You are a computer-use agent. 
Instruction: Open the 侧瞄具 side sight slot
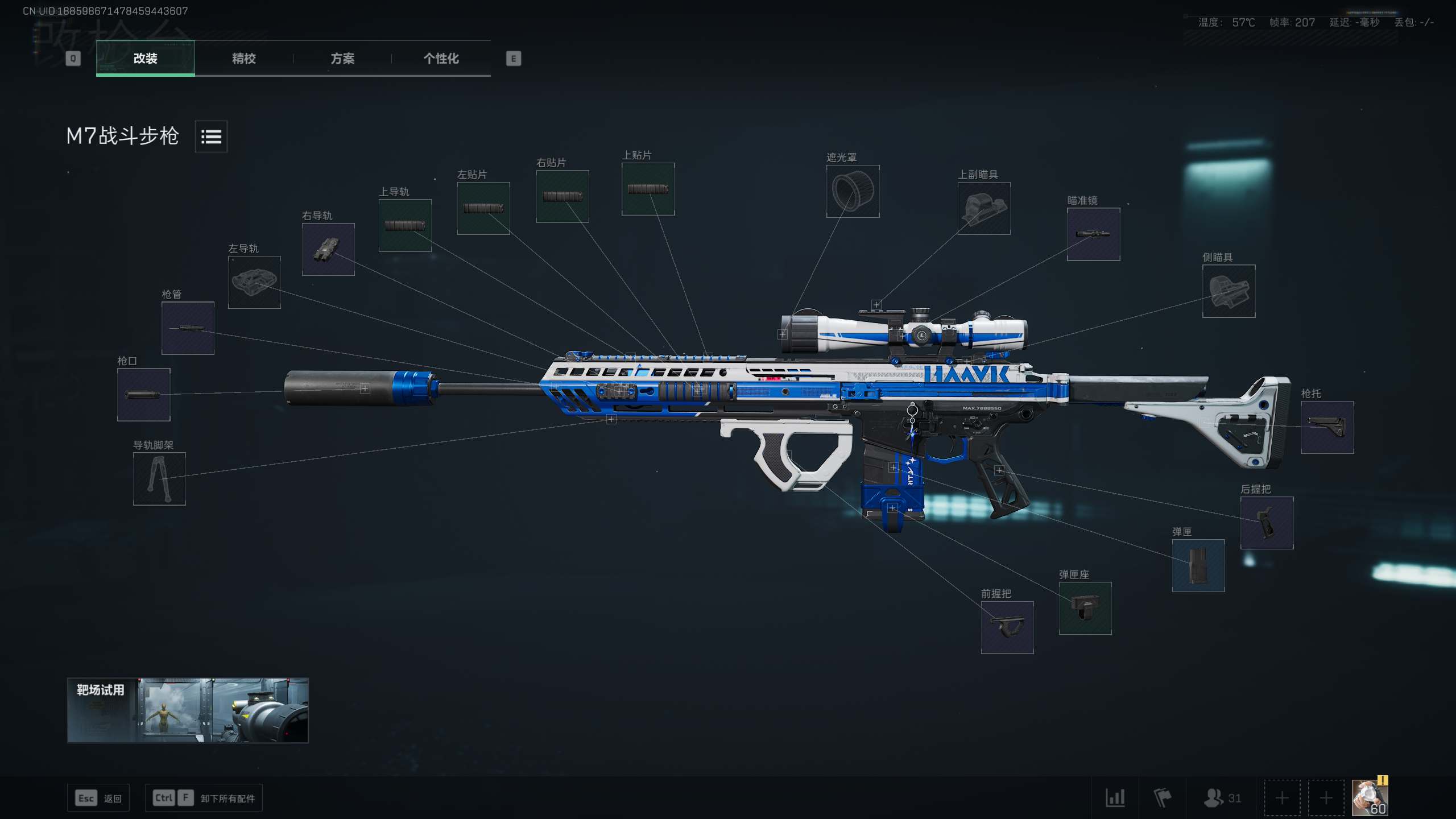click(1228, 291)
